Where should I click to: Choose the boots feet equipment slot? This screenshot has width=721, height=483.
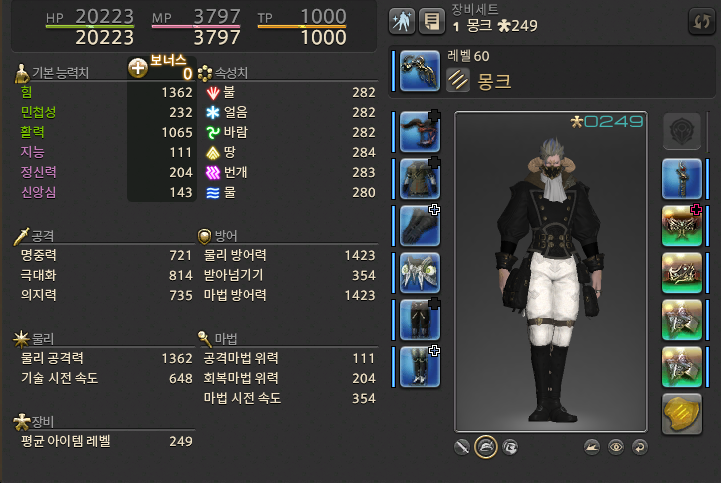click(x=420, y=366)
